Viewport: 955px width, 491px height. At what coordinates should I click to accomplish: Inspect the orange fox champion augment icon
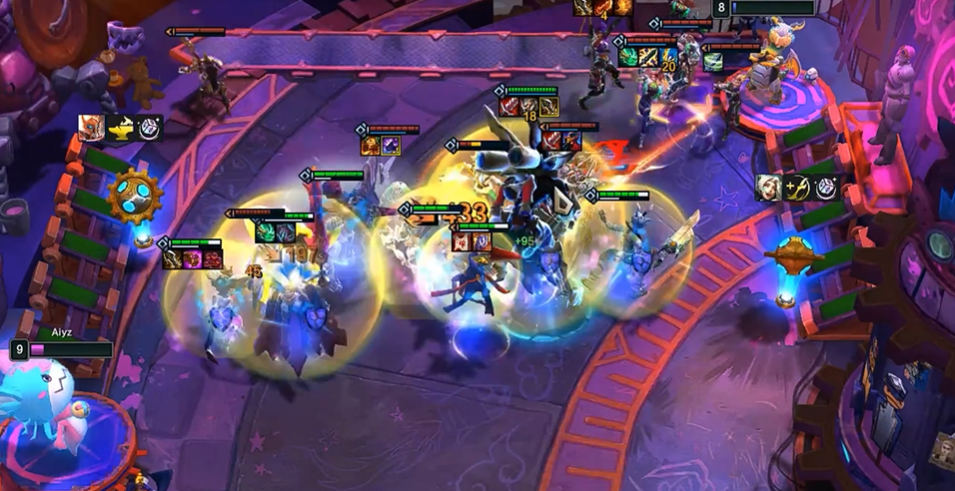click(91, 128)
